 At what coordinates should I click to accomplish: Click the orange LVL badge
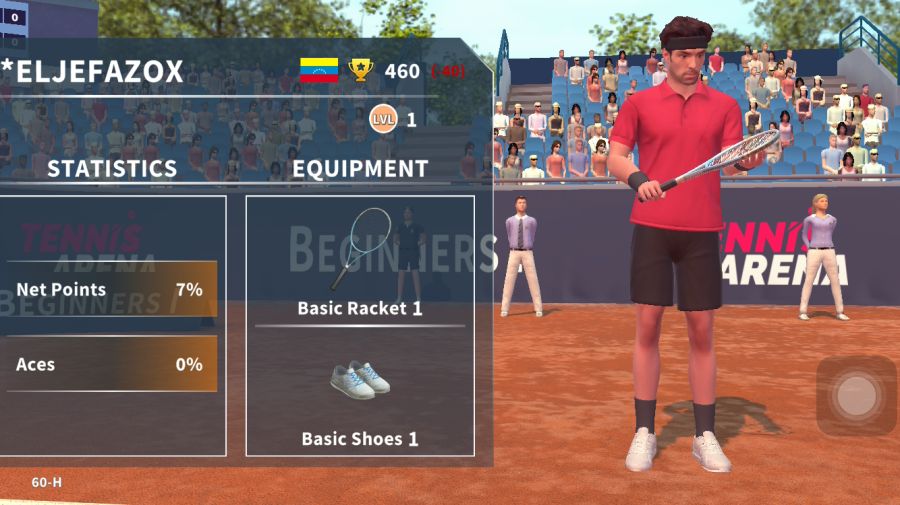click(x=382, y=119)
